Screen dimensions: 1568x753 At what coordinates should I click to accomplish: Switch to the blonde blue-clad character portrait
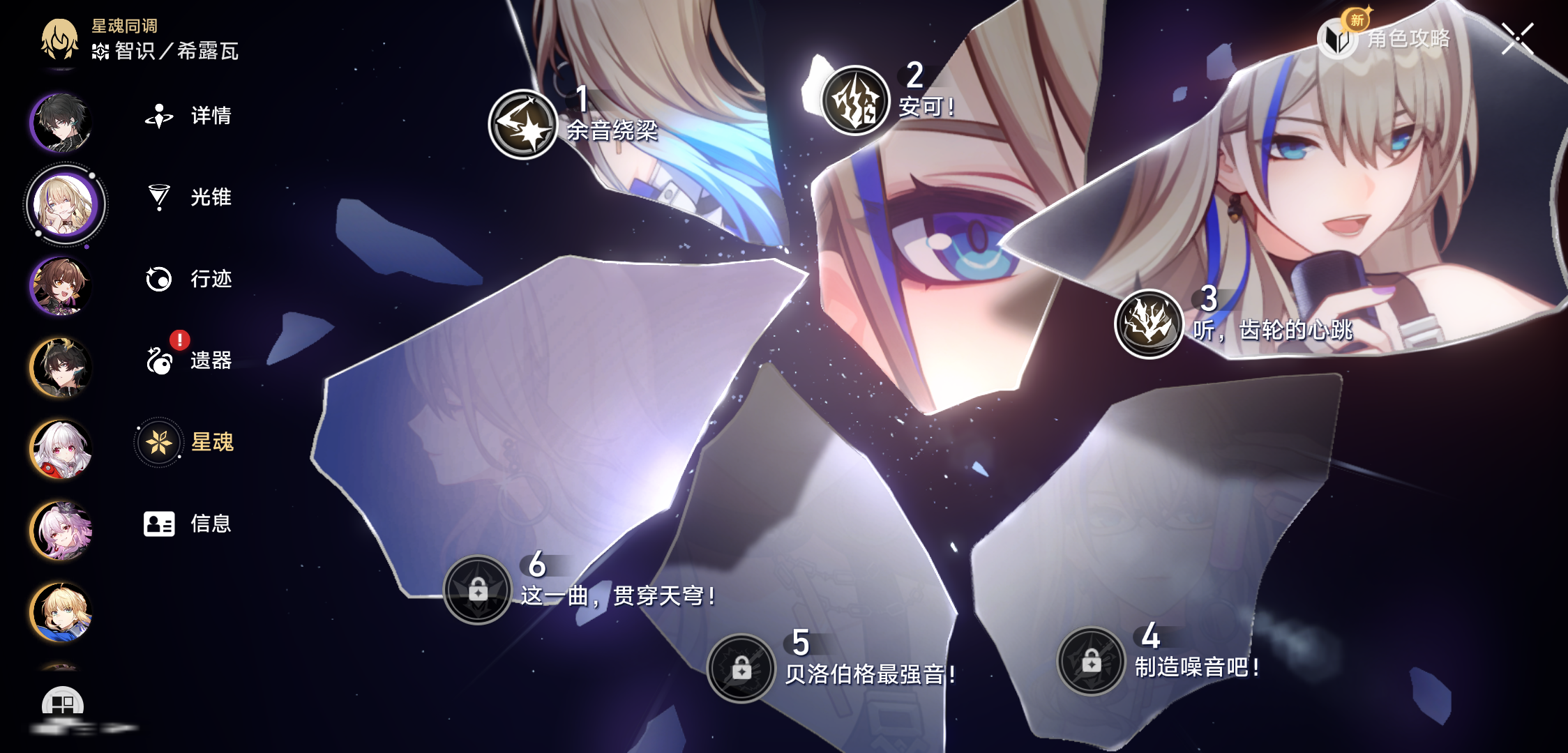pos(61,612)
